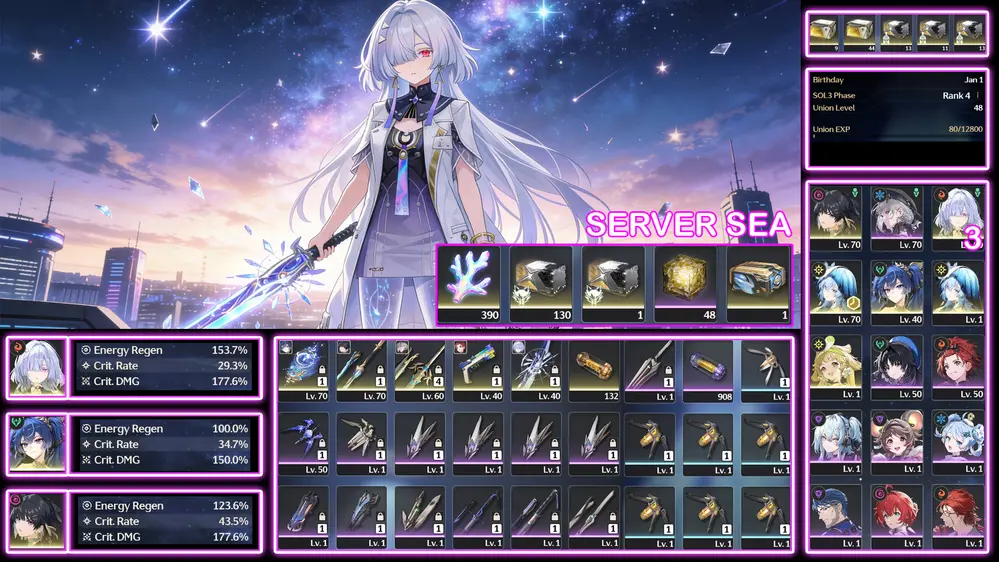The height and width of the screenshot is (562, 999).
Task: Select the black-haired character portrait beside 123.6% Energy Regen
Action: coord(37,519)
